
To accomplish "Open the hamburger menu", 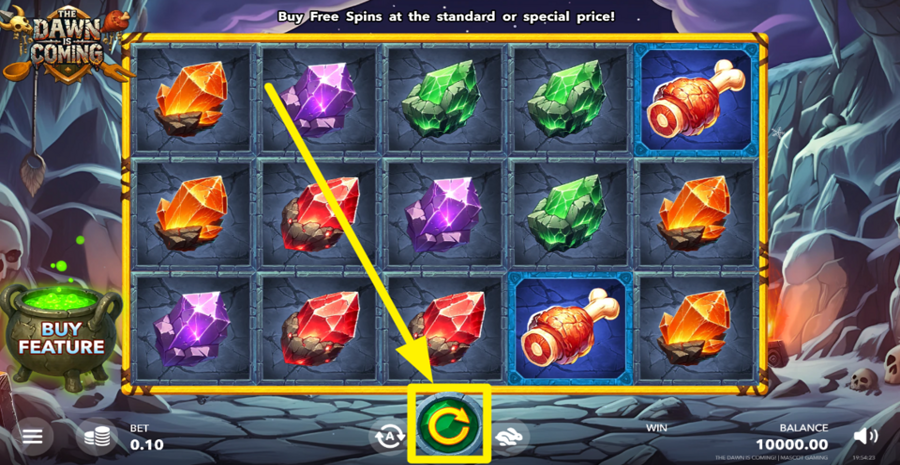I will pos(33,437).
